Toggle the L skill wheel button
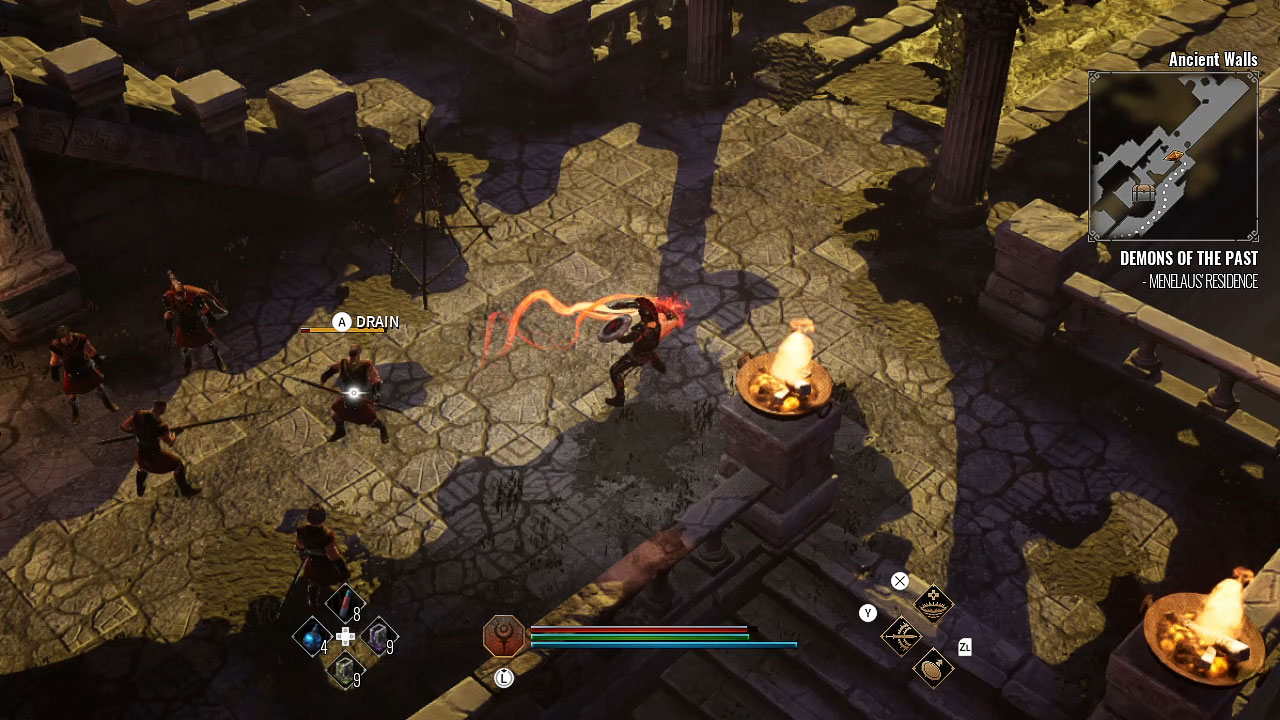The image size is (1280, 720). tap(503, 676)
